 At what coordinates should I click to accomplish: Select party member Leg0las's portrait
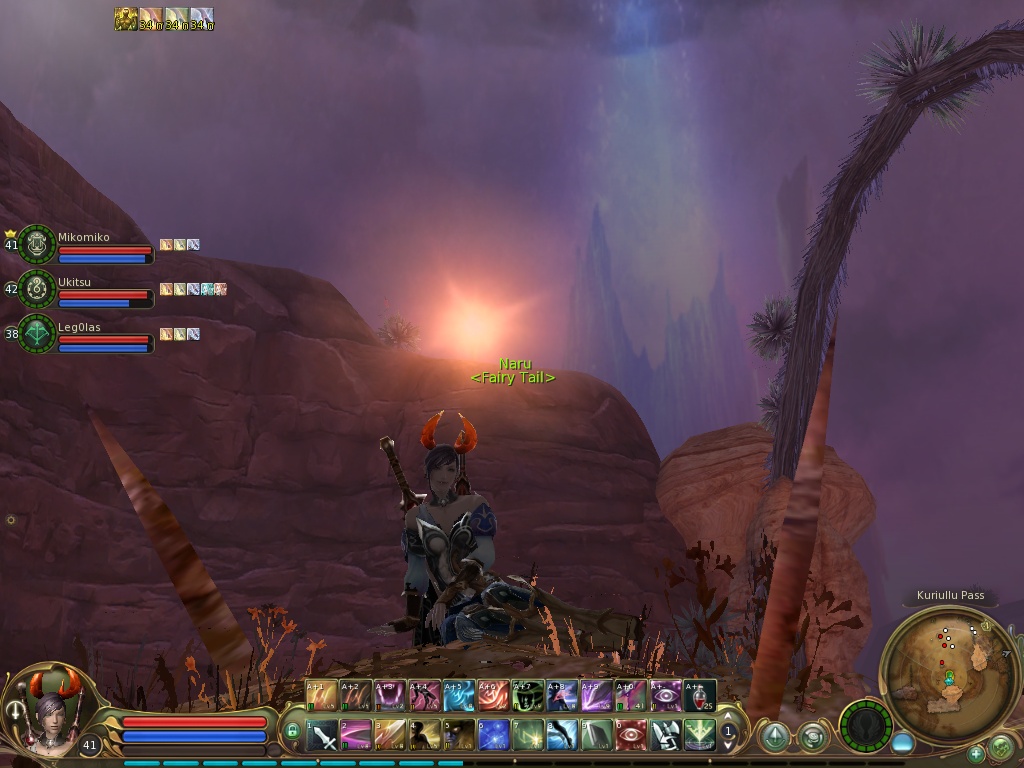point(37,334)
